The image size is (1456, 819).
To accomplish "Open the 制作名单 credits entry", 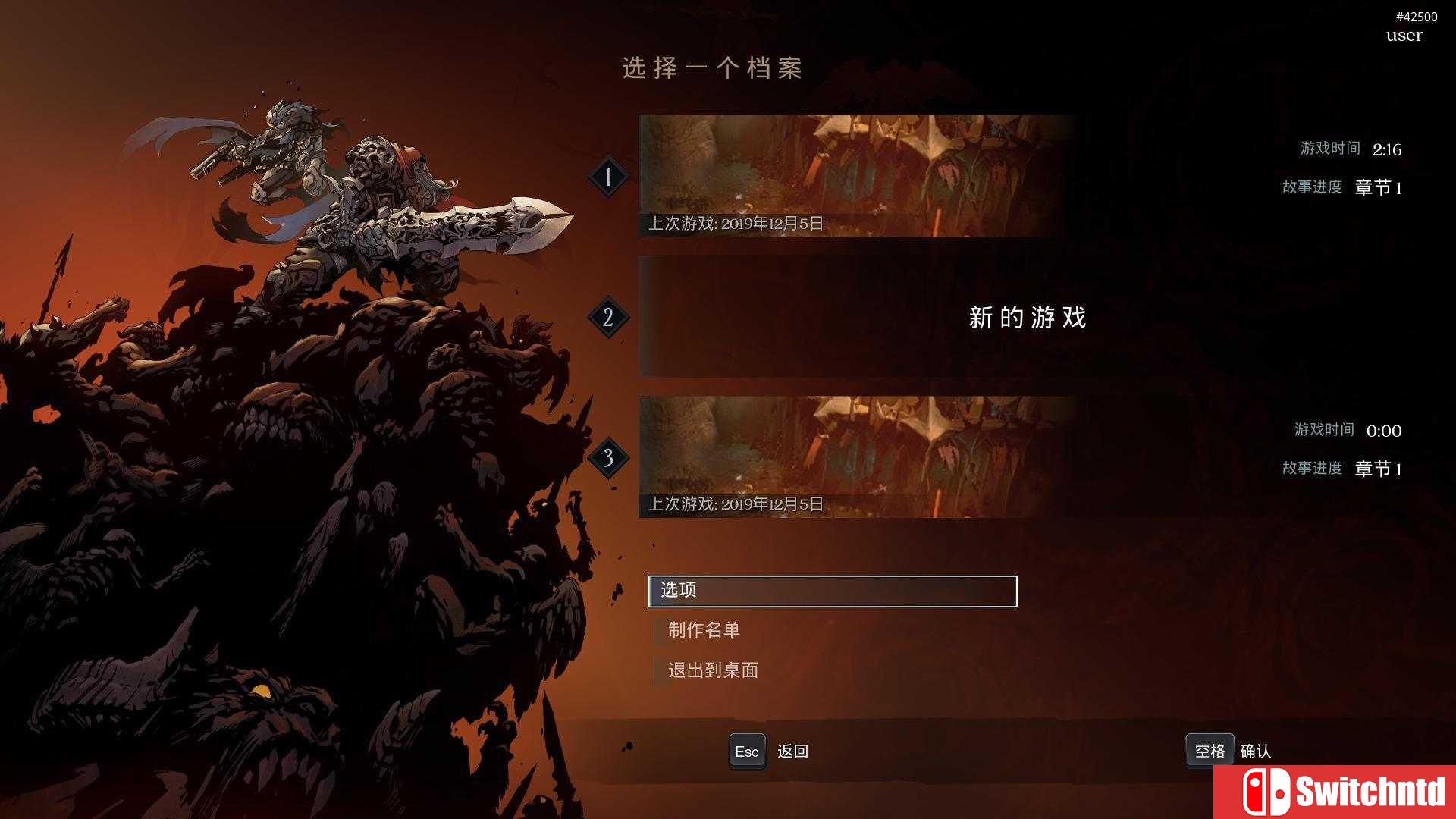I will pos(705,630).
